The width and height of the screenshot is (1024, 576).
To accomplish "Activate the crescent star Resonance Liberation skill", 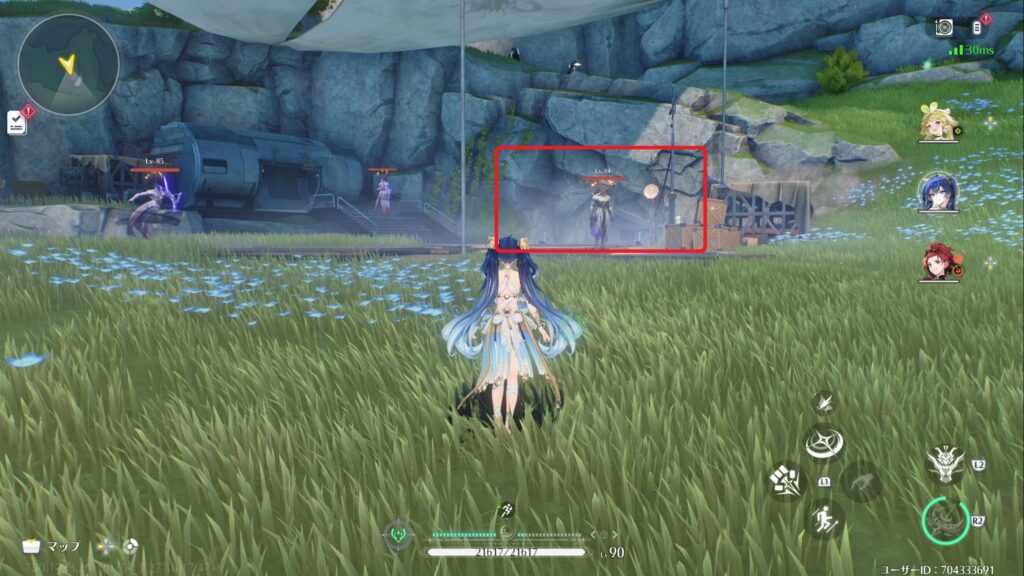I will [x=825, y=443].
